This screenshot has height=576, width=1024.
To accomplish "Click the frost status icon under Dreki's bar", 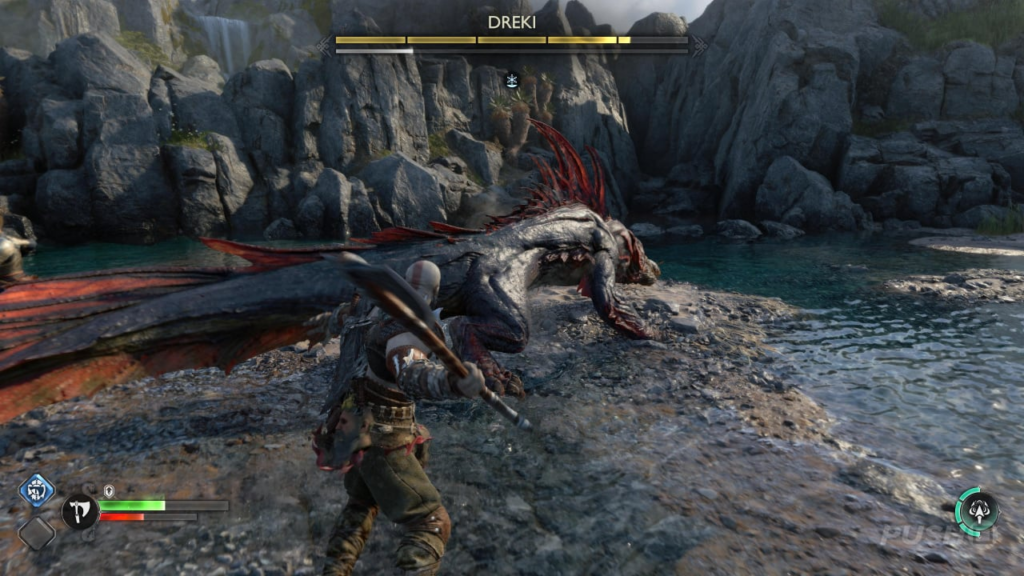I will click(512, 80).
